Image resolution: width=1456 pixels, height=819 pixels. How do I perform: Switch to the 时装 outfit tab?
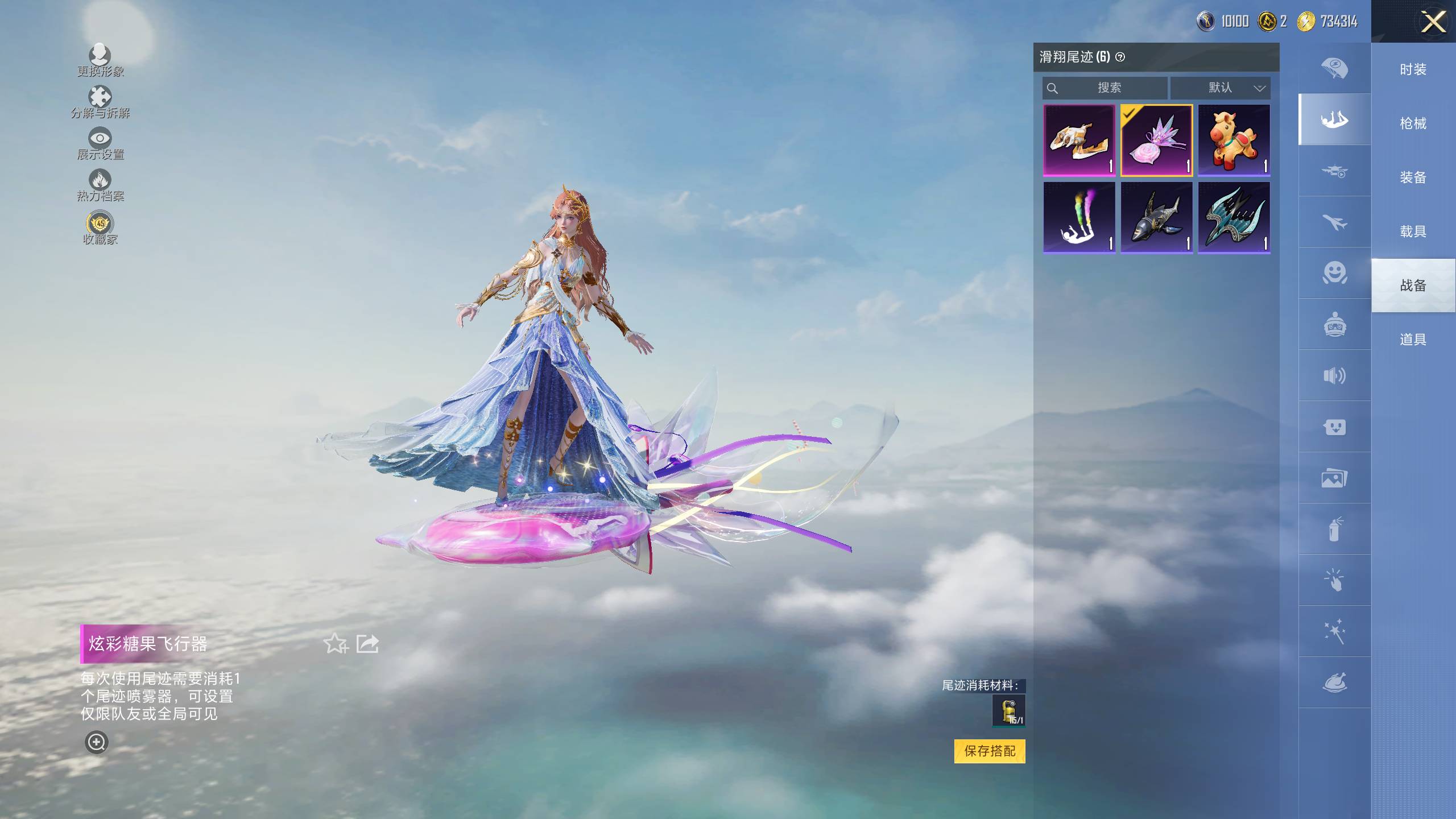1413,70
